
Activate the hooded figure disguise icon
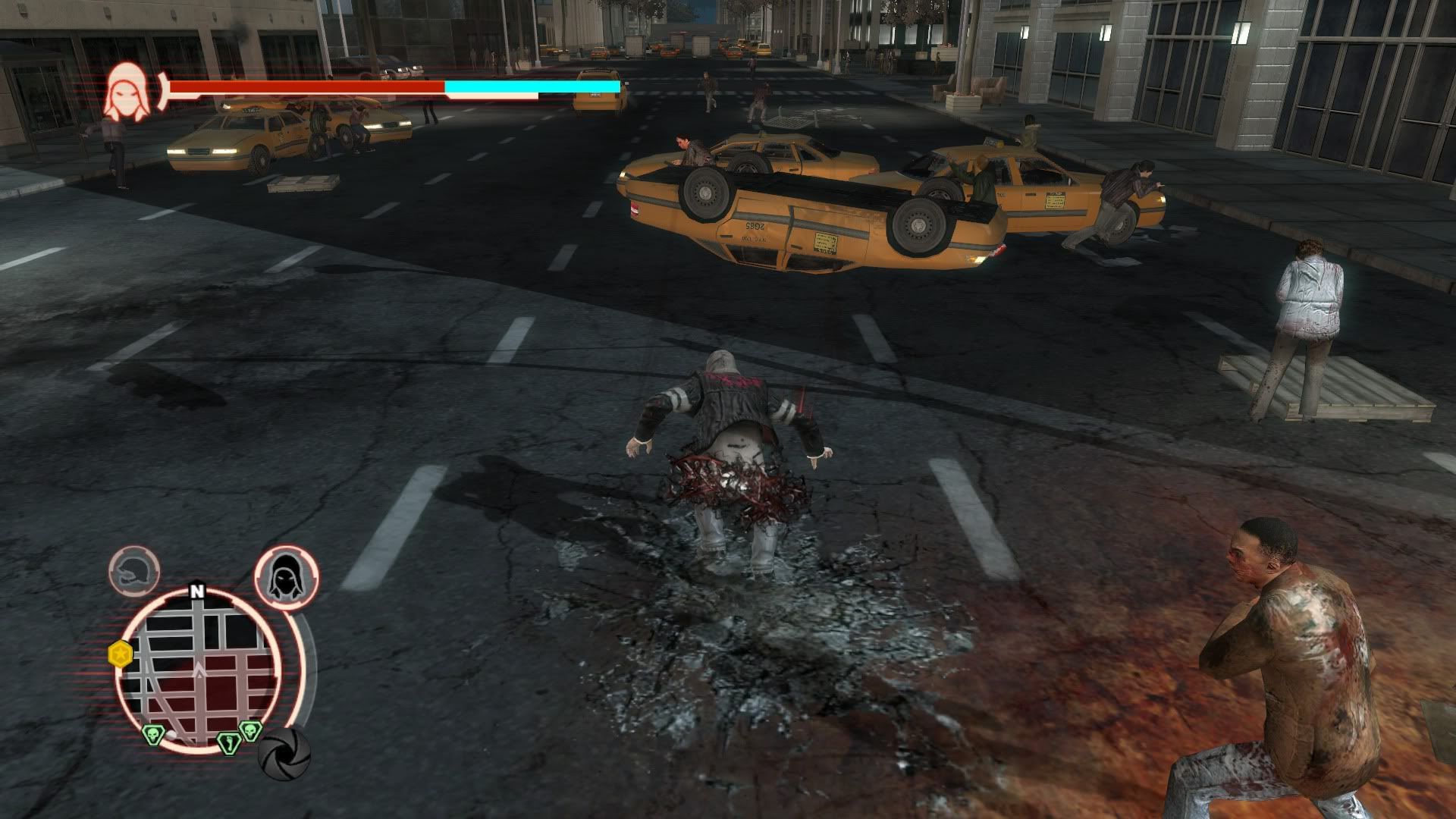[286, 578]
